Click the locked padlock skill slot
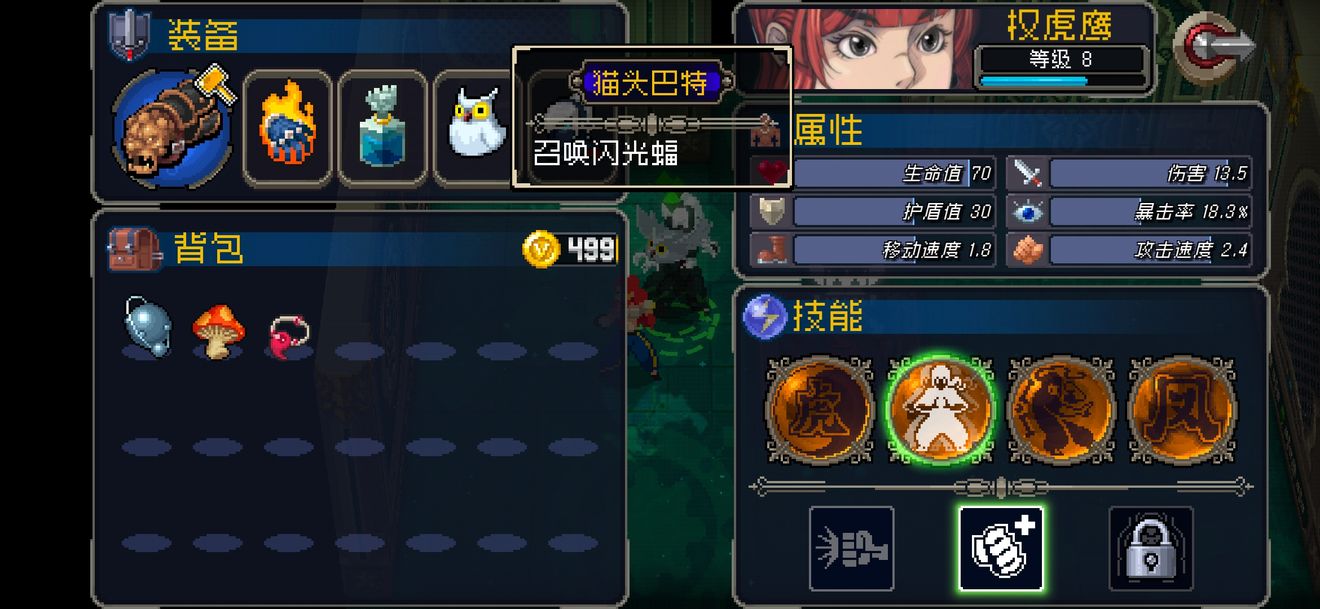The image size is (1320, 609). click(x=1151, y=548)
